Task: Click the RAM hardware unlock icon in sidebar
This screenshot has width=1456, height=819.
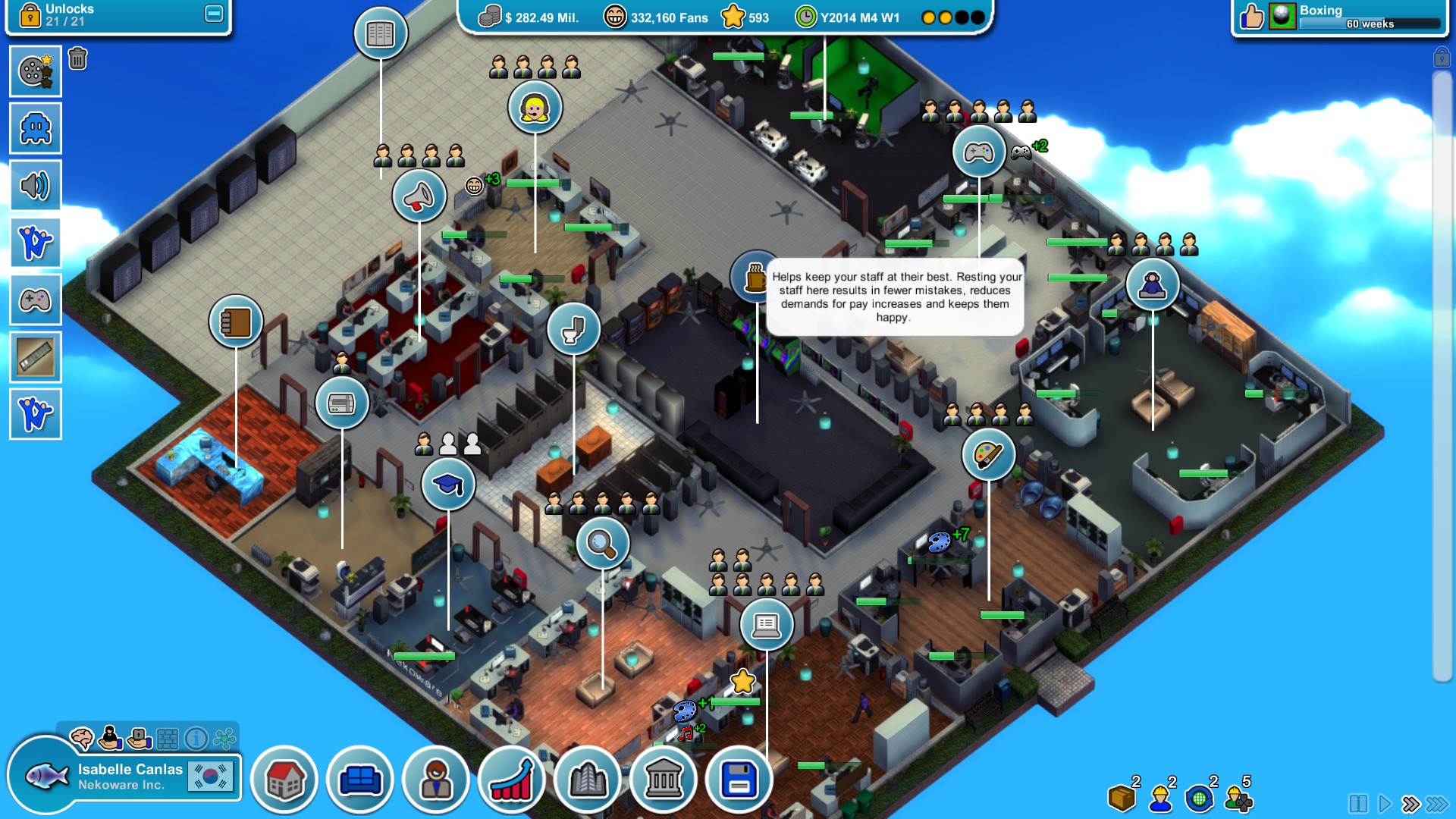Action: point(36,356)
